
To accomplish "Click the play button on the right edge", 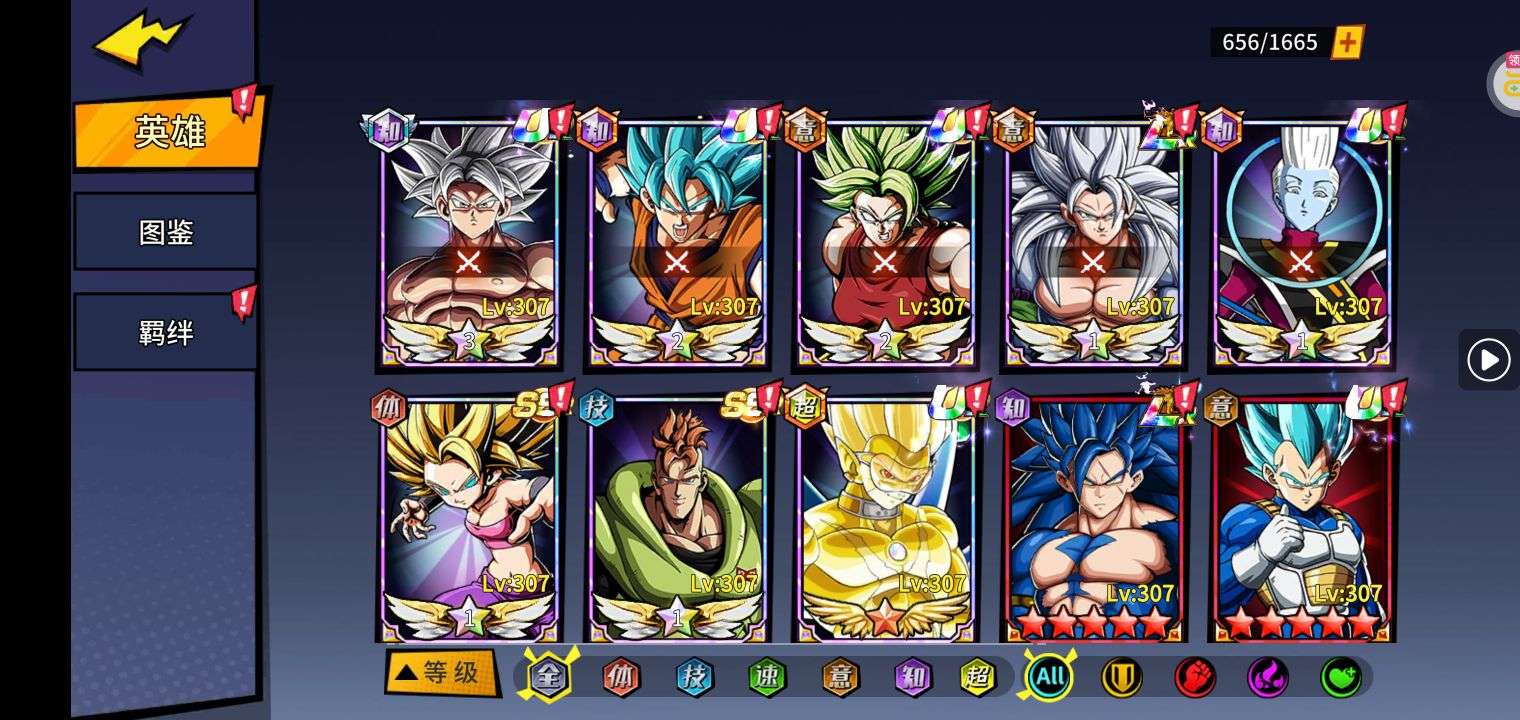I will click(x=1488, y=360).
